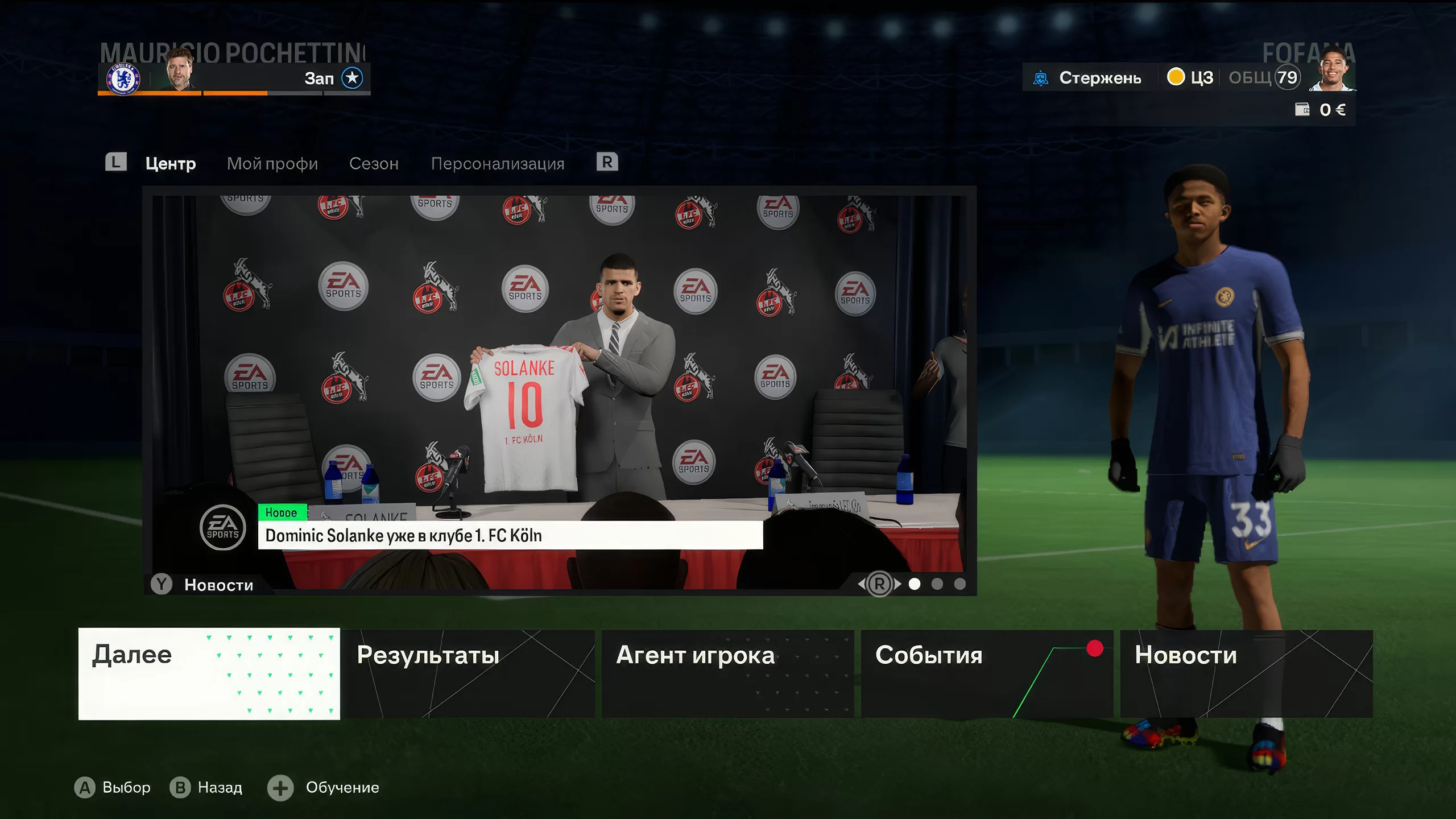Open the События tile
The height and width of the screenshot is (819, 1456).
coord(987,673)
